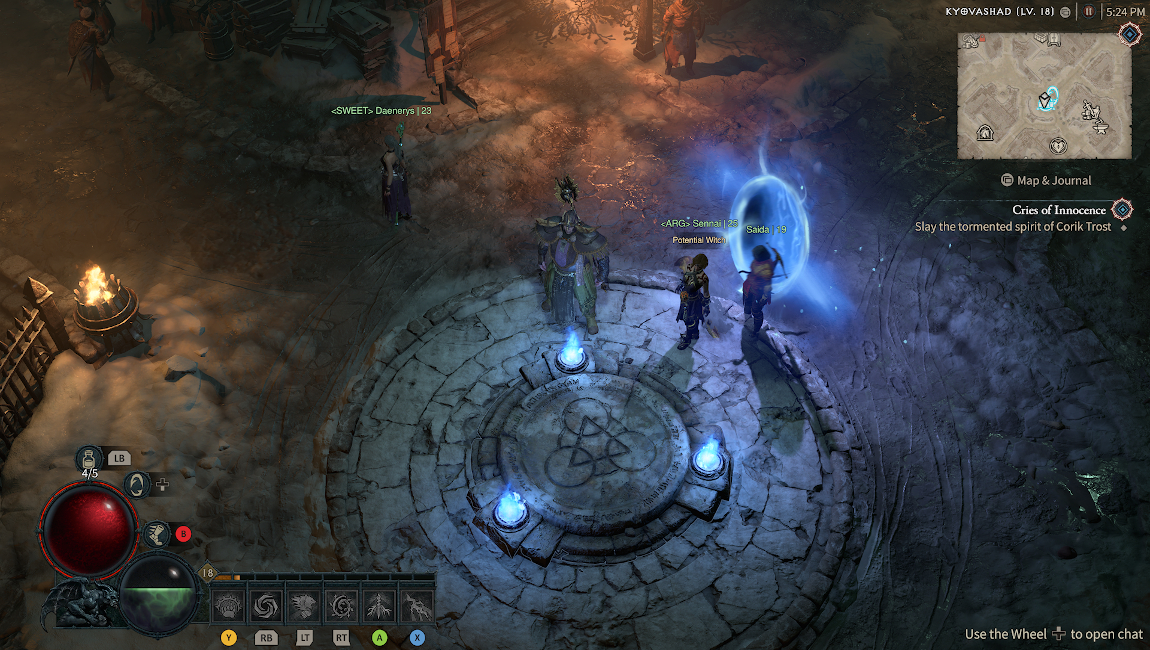Viewport: 1150px width, 650px height.
Task: Activate the town portal swirl icon
Action: click(139, 485)
